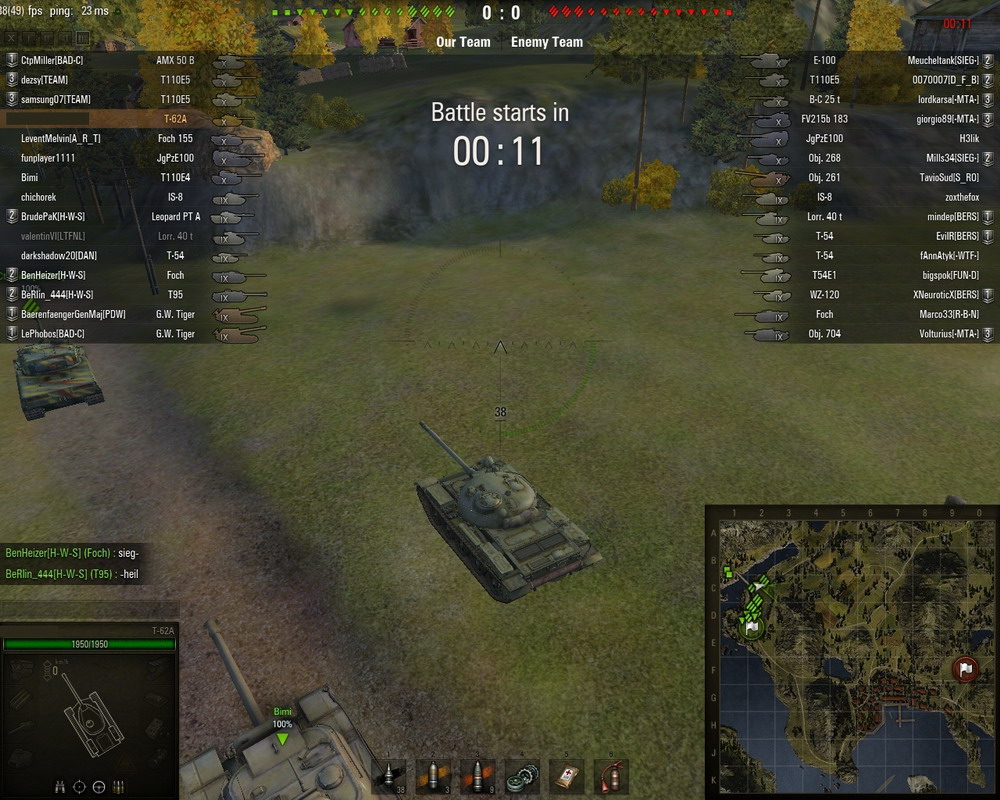Click the enemy base flag on minimap

(x=965, y=668)
